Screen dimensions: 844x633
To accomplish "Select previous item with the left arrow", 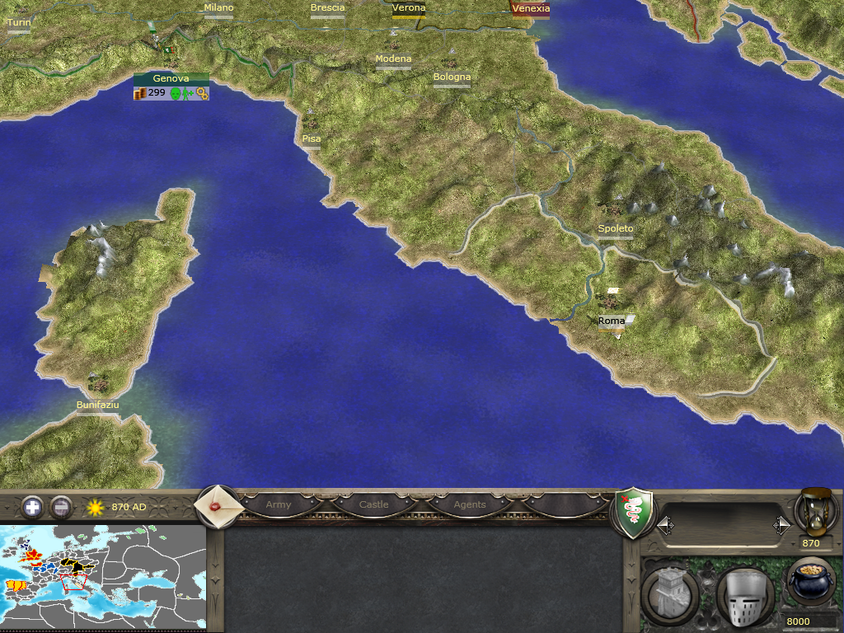I will pyautogui.click(x=661, y=524).
